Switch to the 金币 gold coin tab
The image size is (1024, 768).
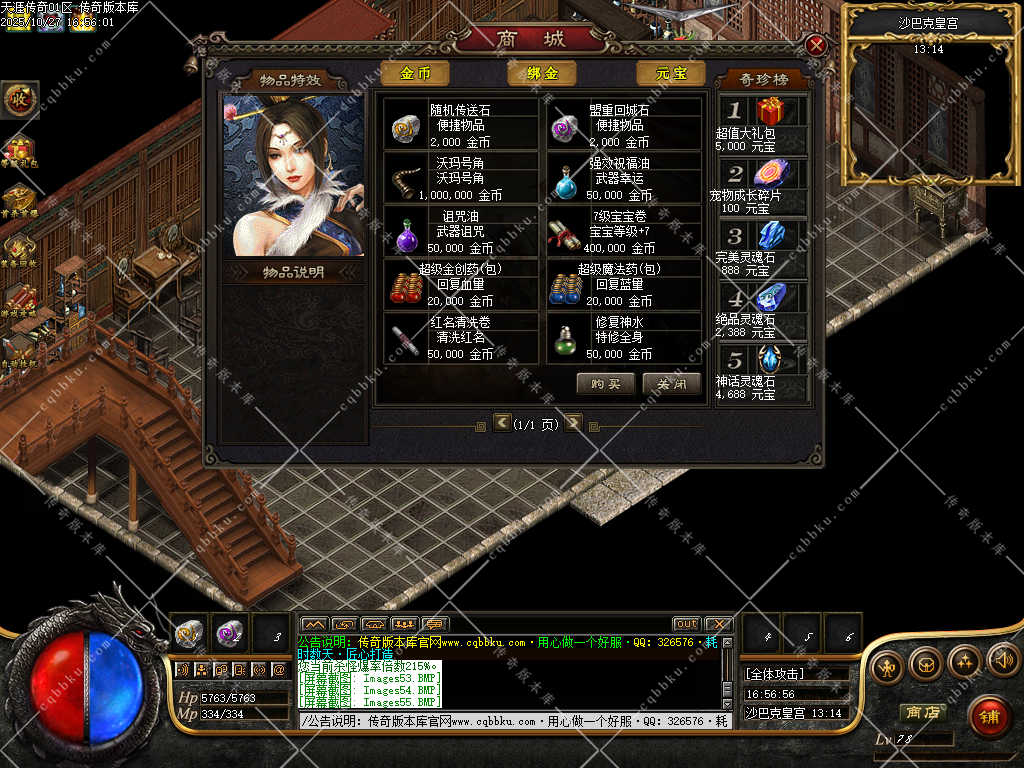tap(415, 74)
